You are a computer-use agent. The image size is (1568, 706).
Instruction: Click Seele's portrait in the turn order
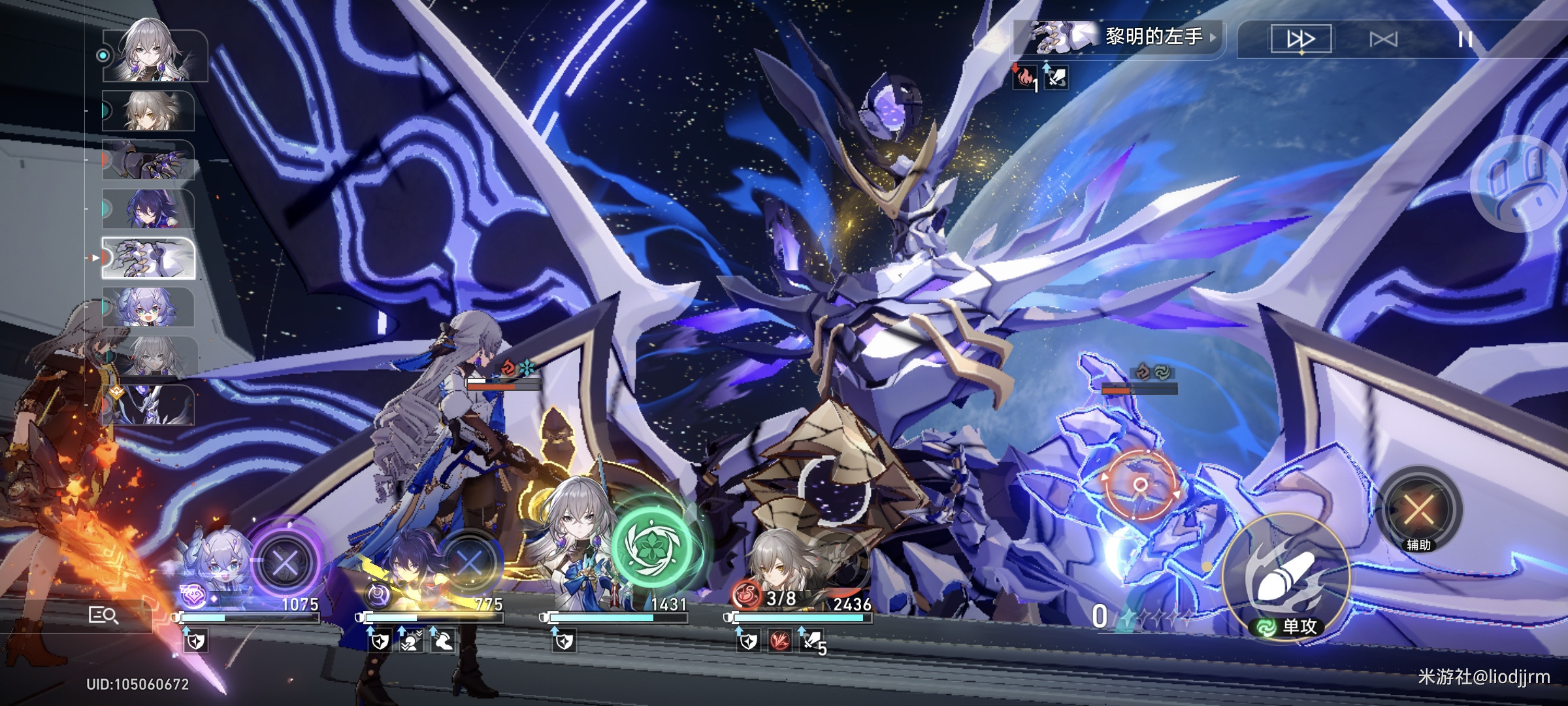click(148, 209)
